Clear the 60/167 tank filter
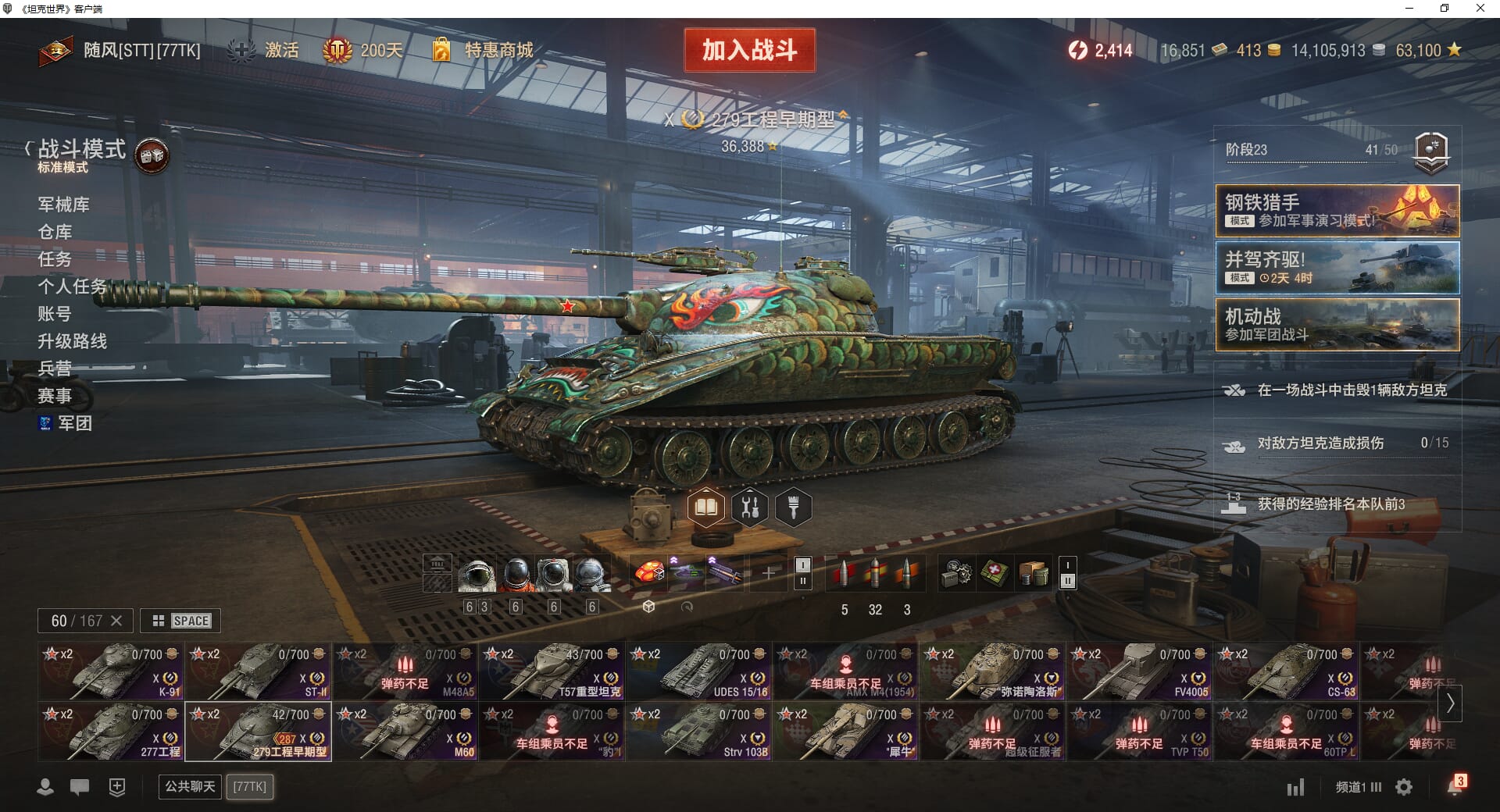This screenshot has height=812, width=1500. (116, 621)
